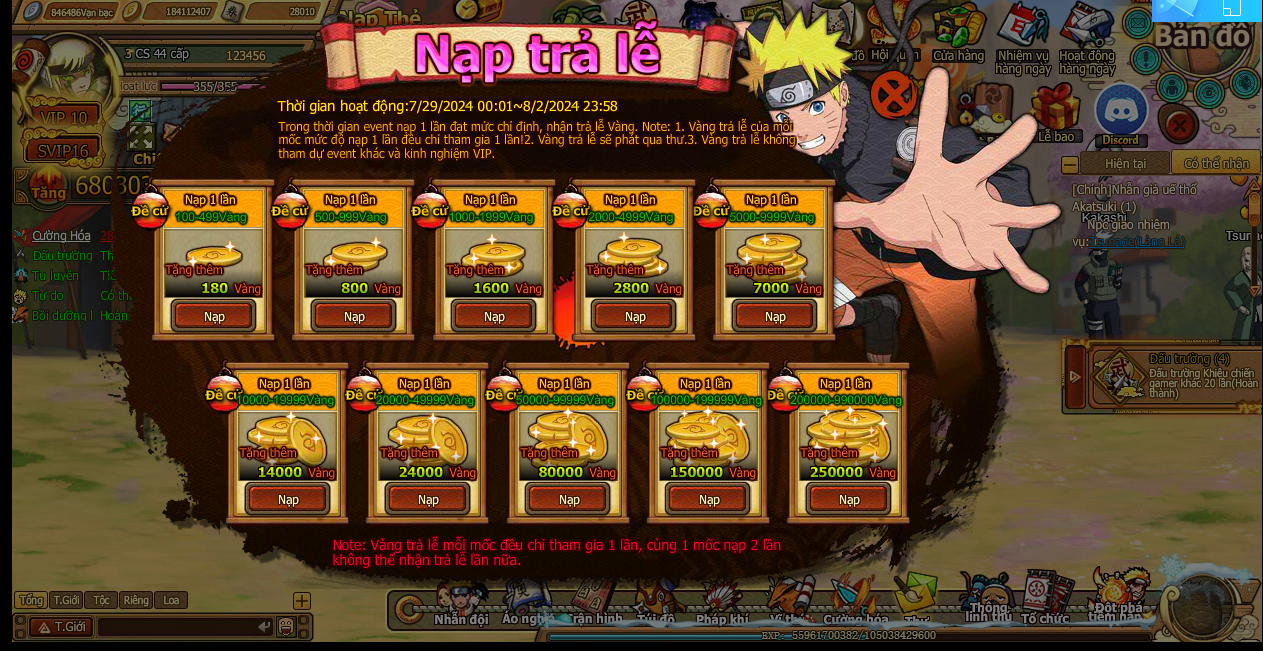Choose Nạp under the 80000 Vàng bonus

pyautogui.click(x=569, y=499)
